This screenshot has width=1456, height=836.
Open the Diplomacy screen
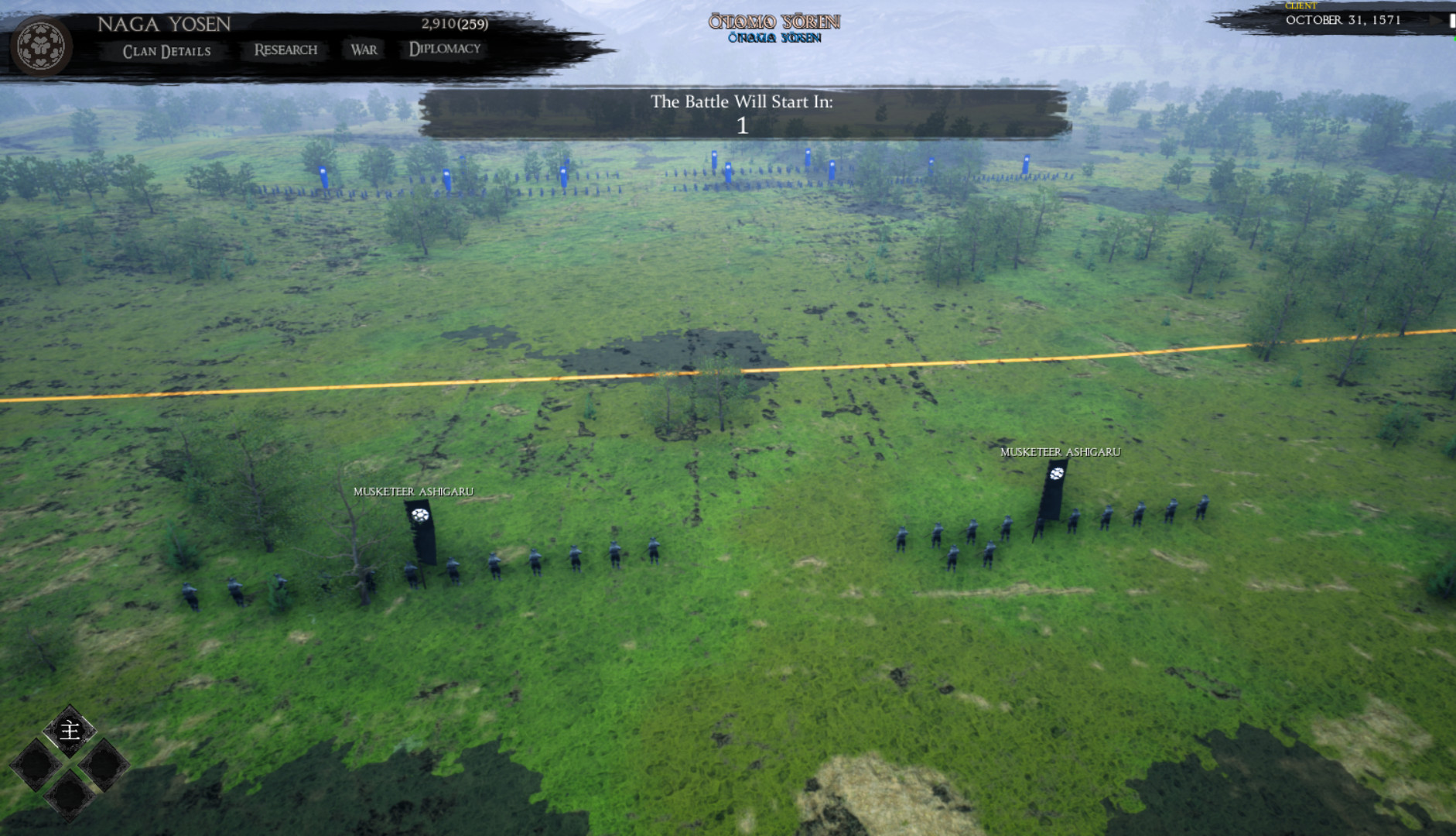pos(444,50)
